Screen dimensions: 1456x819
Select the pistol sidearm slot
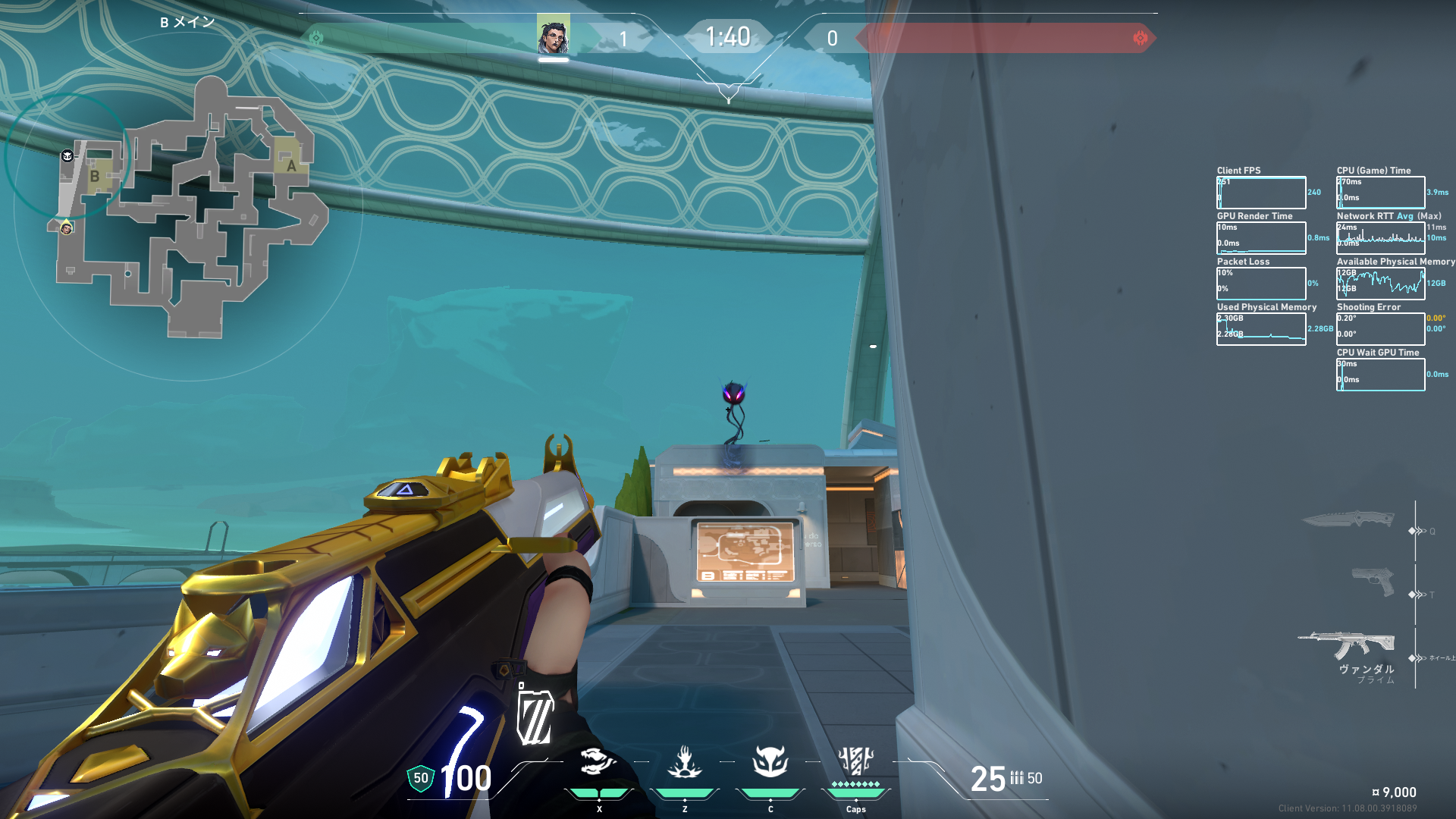pyautogui.click(x=1373, y=582)
